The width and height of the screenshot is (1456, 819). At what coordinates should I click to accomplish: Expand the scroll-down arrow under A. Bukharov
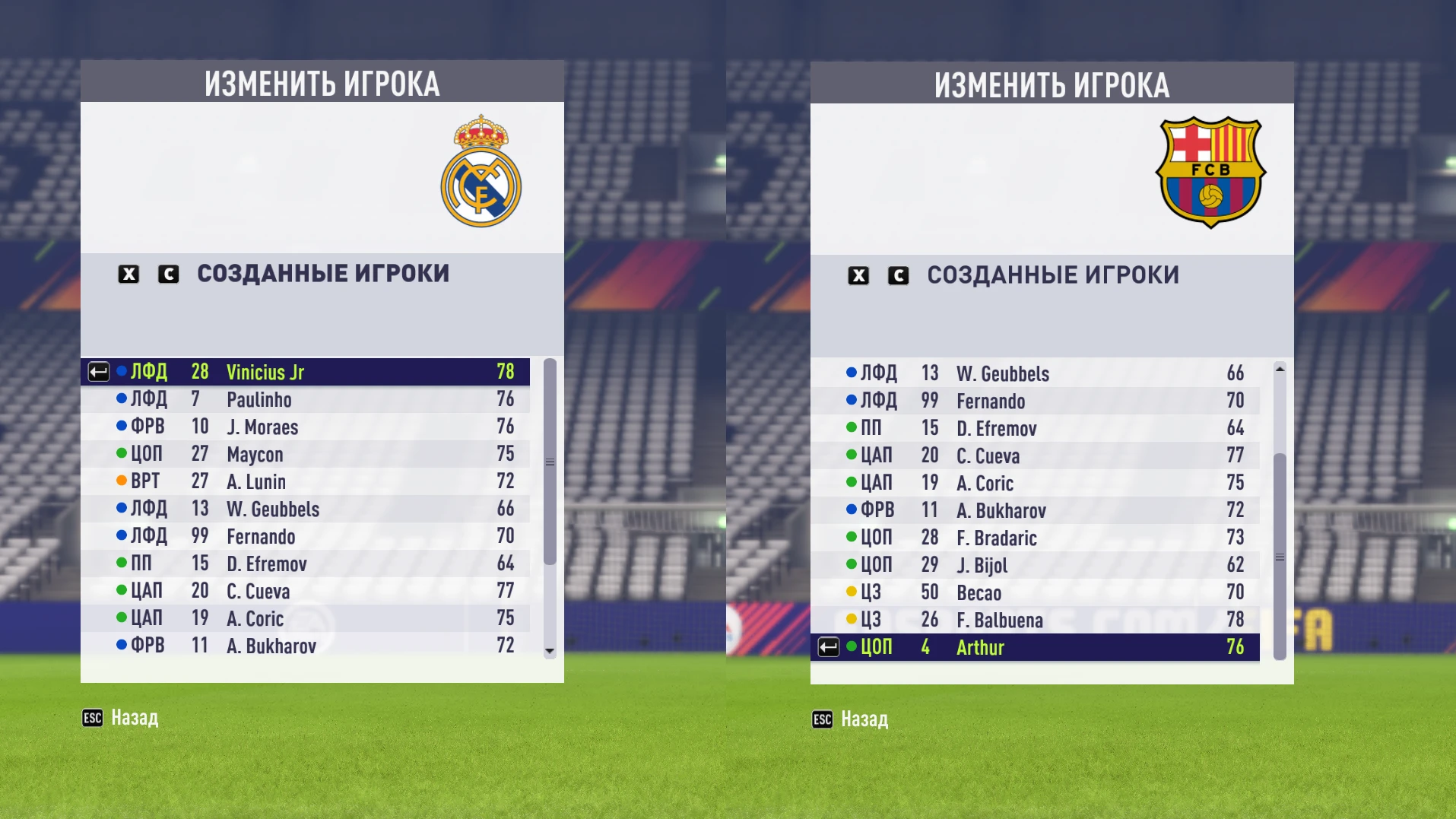tap(549, 652)
